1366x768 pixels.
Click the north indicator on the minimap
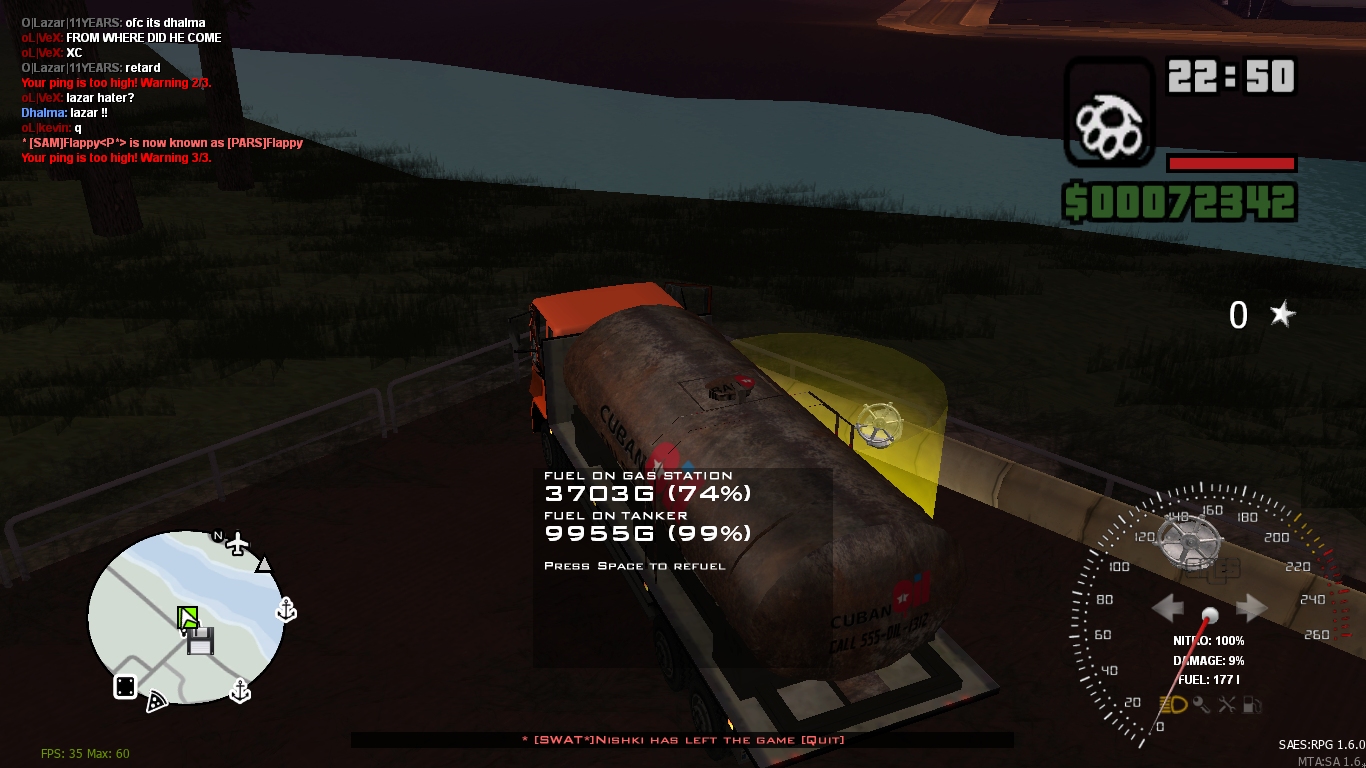coord(218,536)
